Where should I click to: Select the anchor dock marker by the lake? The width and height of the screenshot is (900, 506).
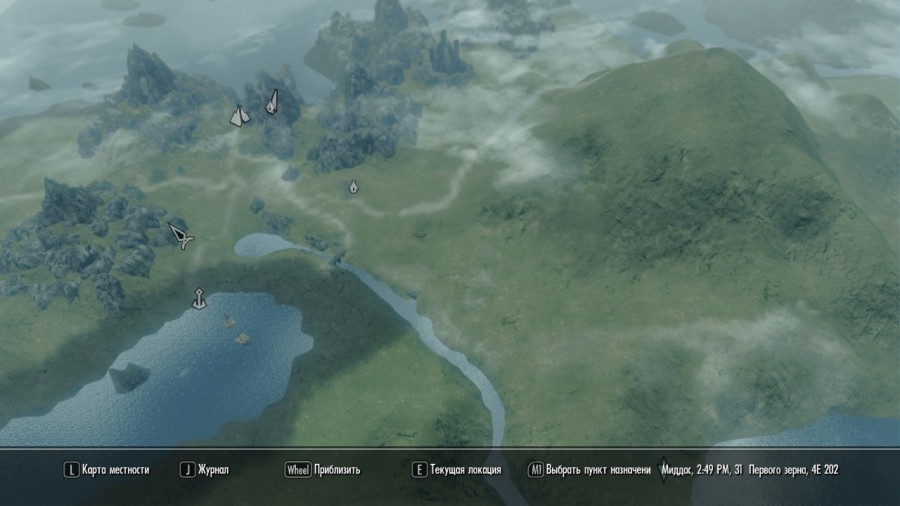199,298
